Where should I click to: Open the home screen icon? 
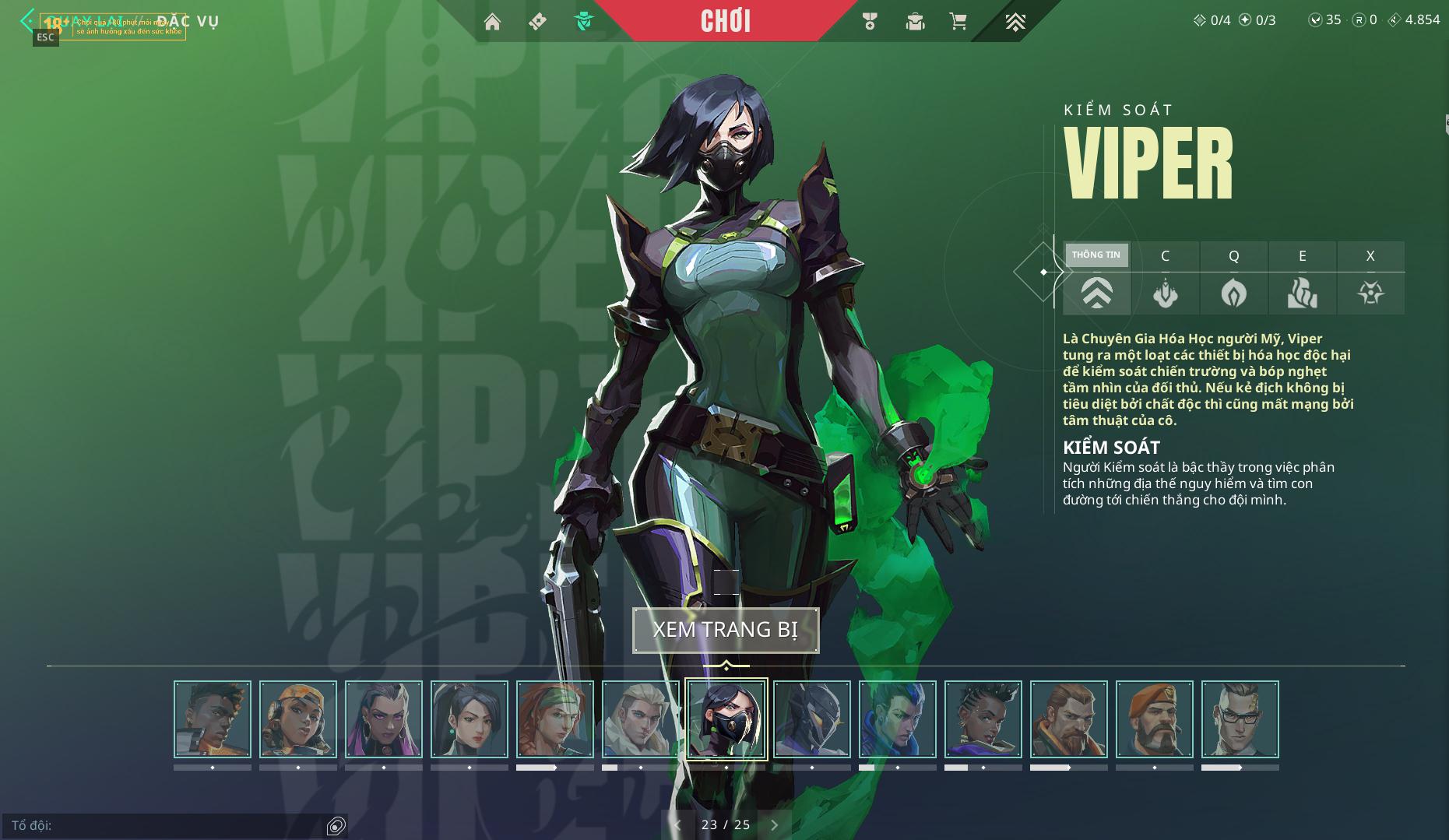(x=492, y=21)
